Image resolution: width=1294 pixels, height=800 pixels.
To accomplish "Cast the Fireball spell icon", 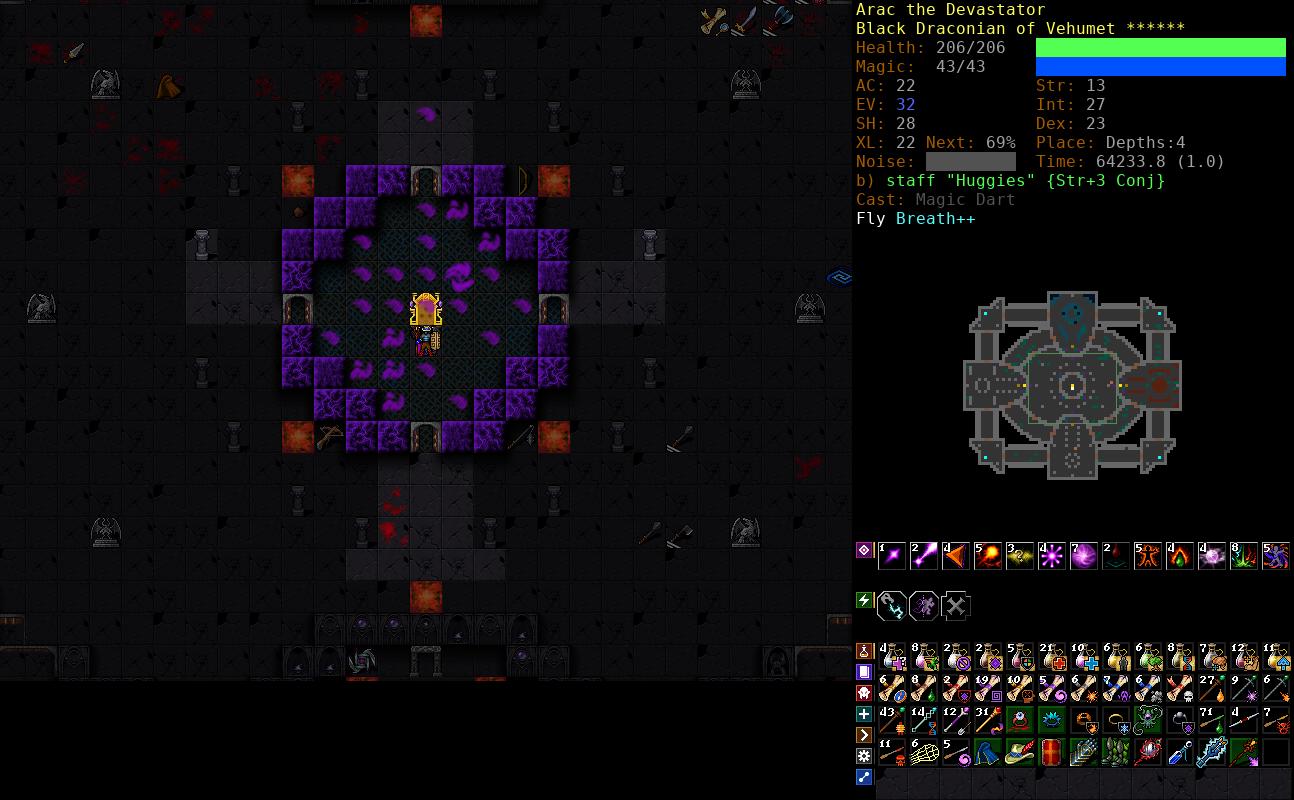I will pyautogui.click(x=988, y=555).
